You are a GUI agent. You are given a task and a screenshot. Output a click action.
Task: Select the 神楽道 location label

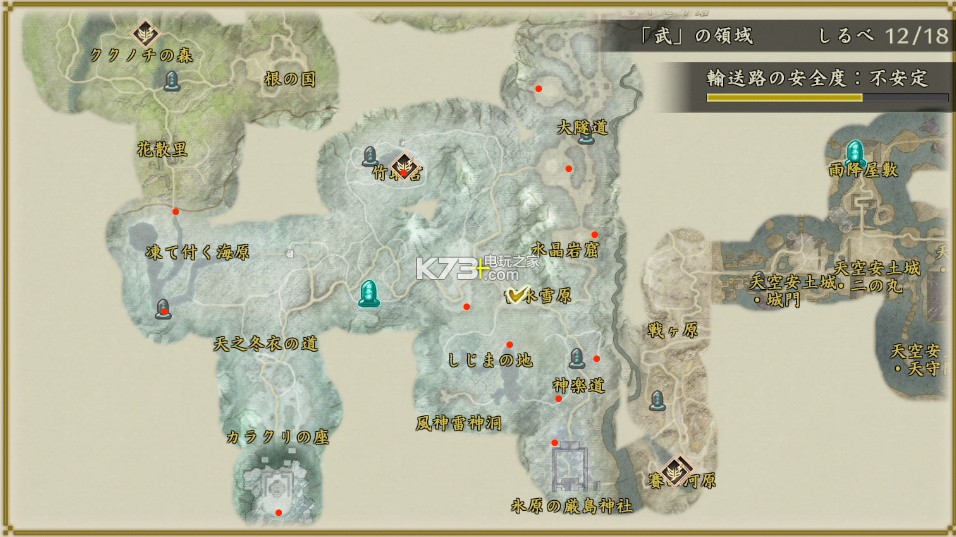click(x=579, y=385)
